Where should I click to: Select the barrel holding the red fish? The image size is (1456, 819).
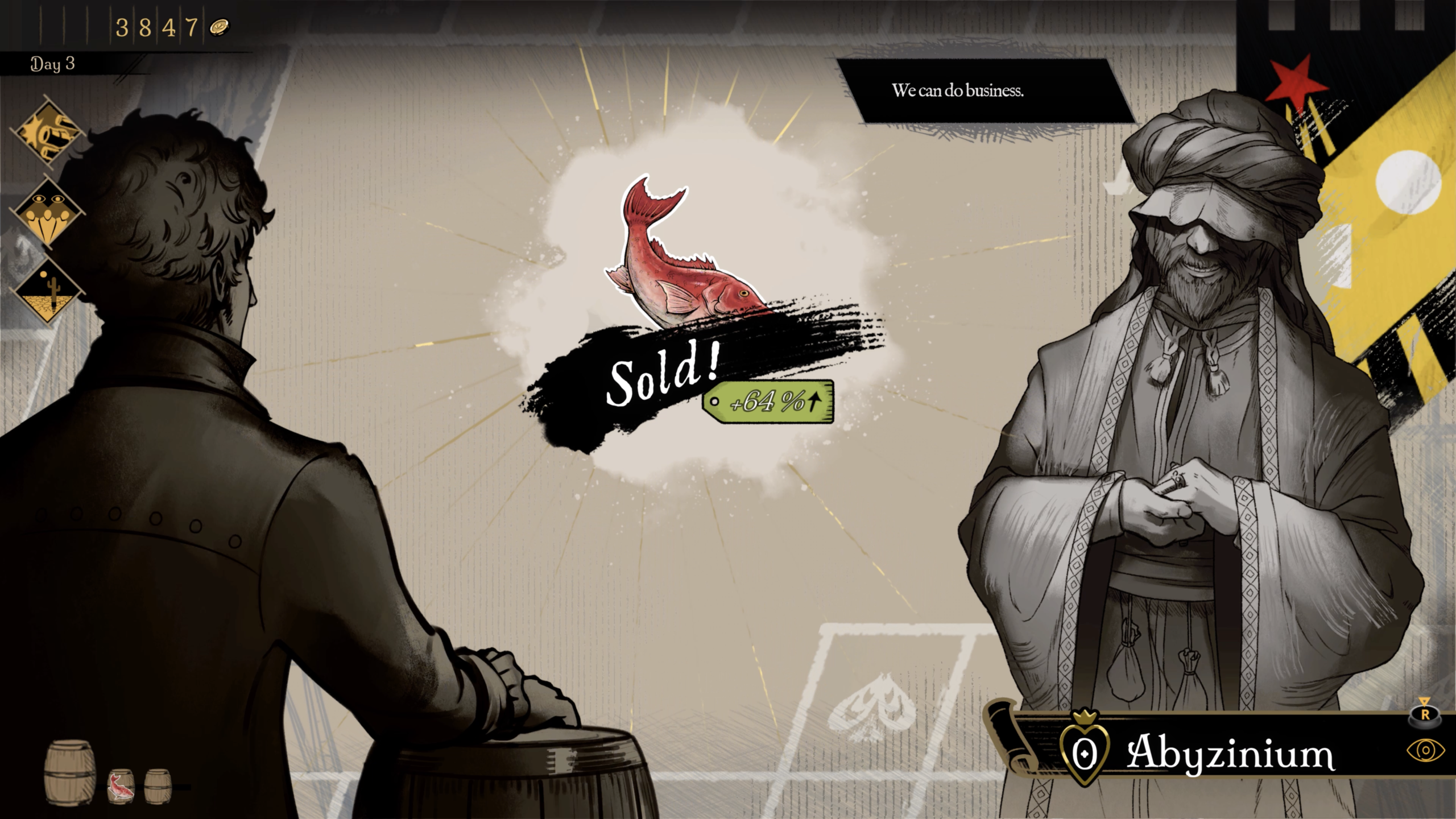point(121,787)
